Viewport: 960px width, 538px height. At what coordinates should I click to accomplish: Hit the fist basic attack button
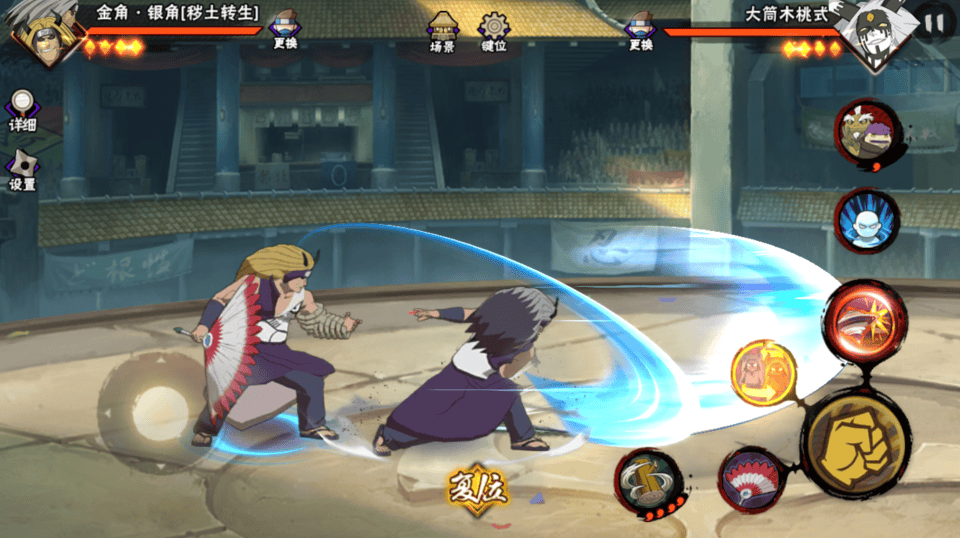tap(856, 441)
